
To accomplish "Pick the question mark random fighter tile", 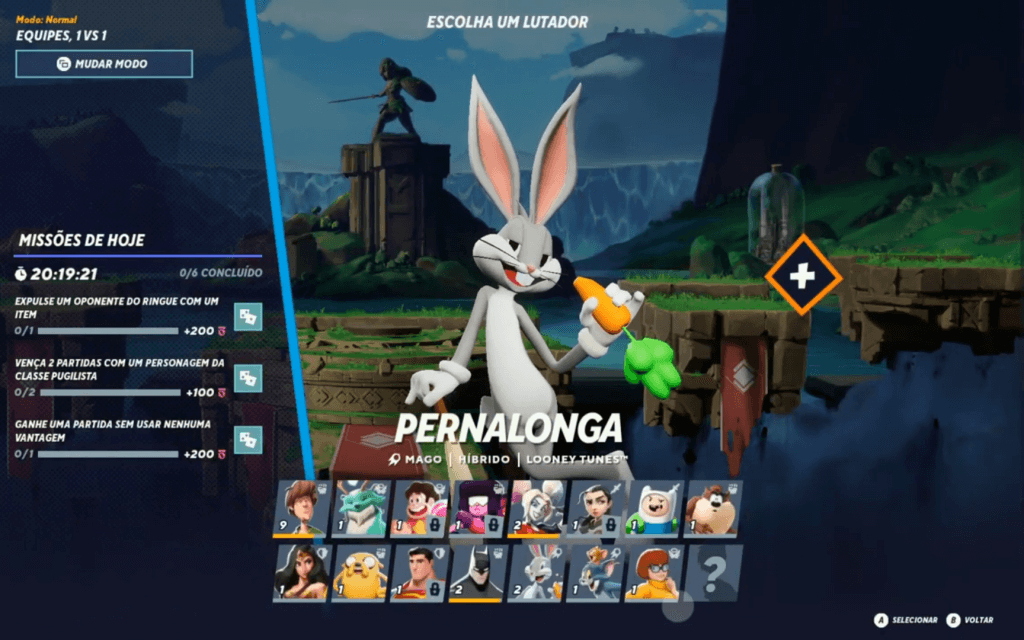I will tap(713, 573).
